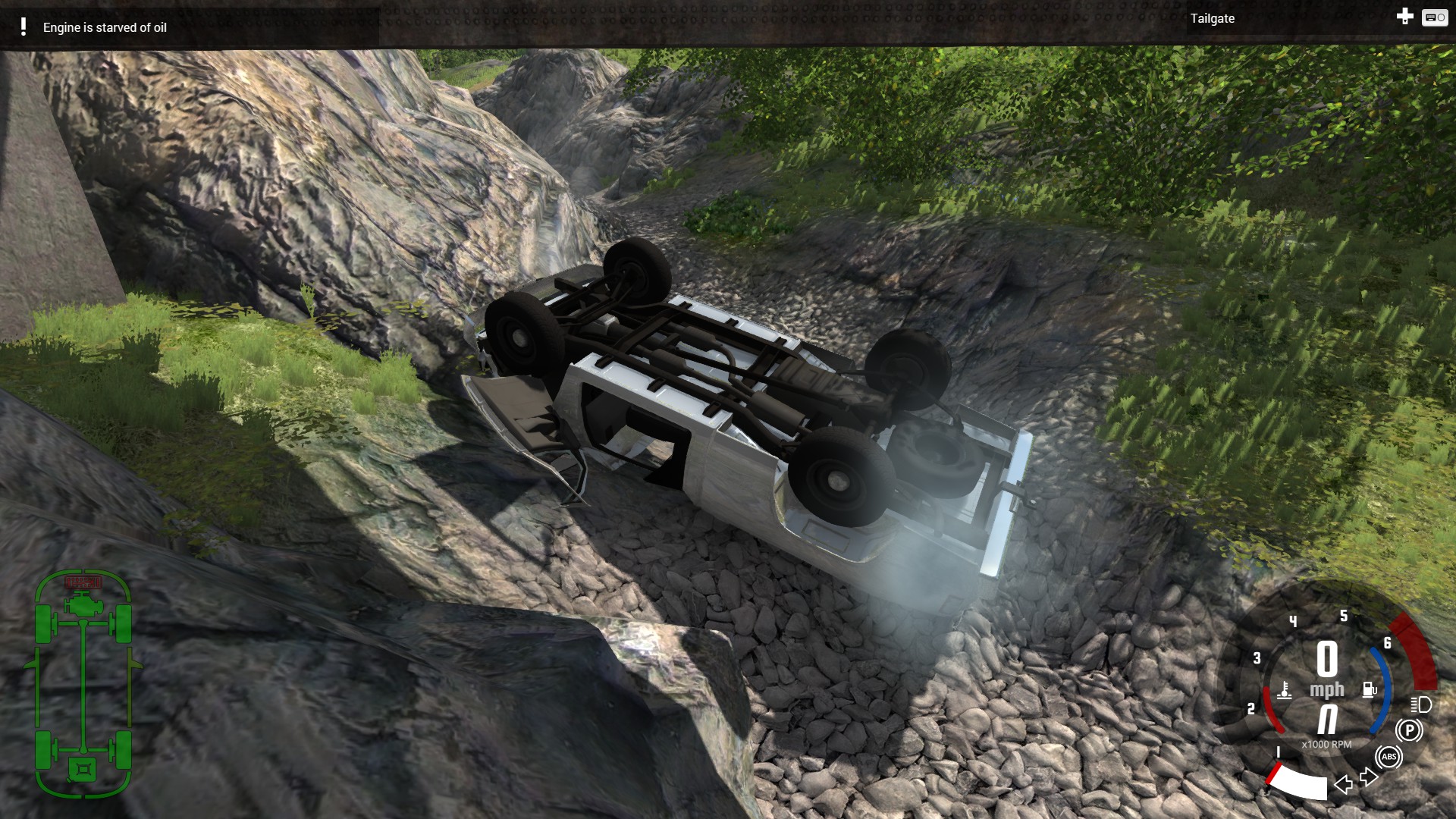The width and height of the screenshot is (1456, 819).
Task: Click the white RPM gauge arc
Action: tap(1300, 781)
